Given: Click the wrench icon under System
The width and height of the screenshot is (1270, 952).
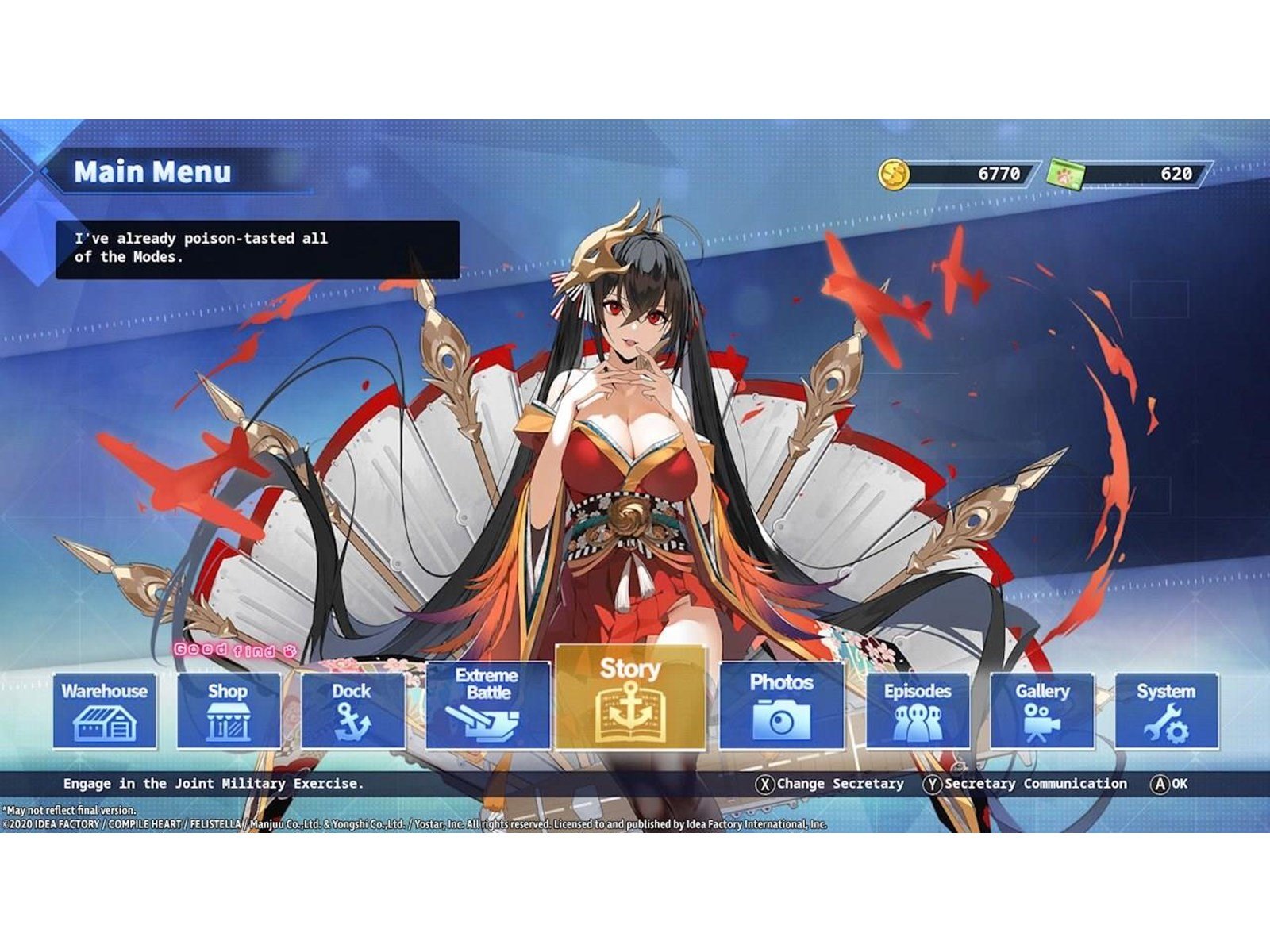Looking at the screenshot, I should coord(1167,724).
